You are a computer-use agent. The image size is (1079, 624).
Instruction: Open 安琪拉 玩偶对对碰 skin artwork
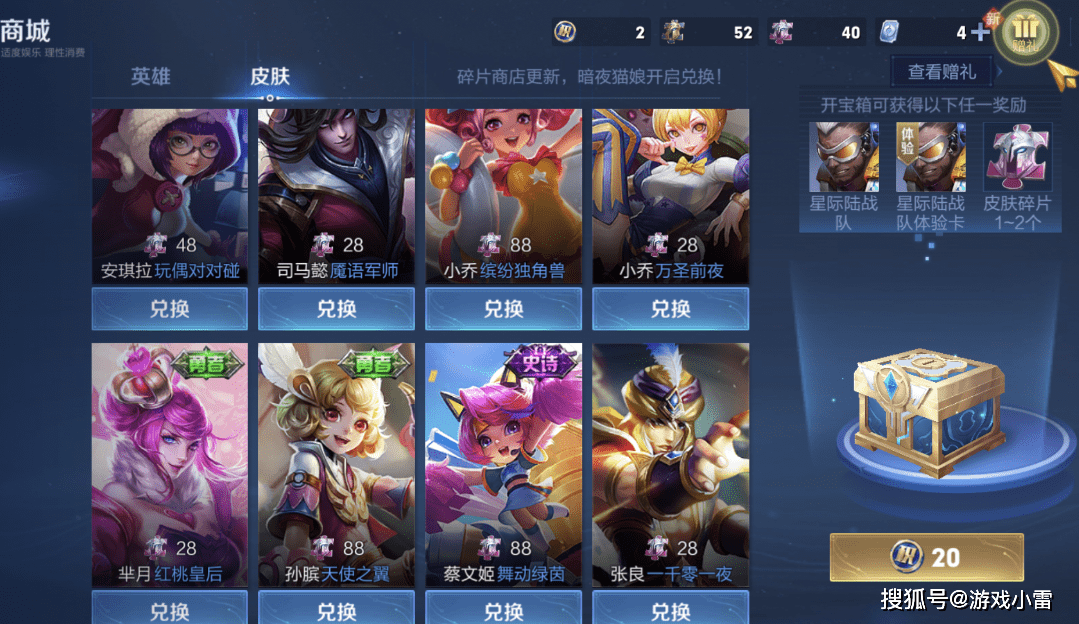[x=169, y=180]
